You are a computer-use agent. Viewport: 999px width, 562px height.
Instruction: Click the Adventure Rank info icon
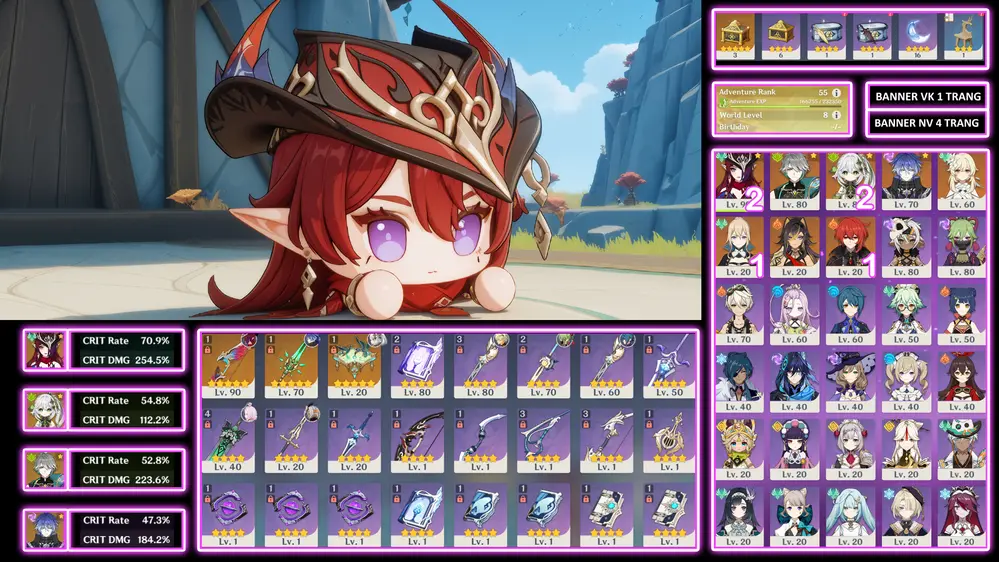click(x=836, y=92)
